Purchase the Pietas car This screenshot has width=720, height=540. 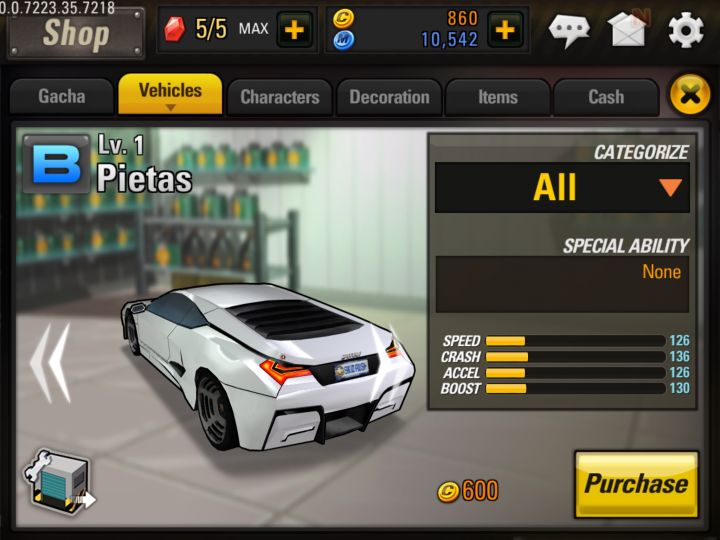click(636, 484)
